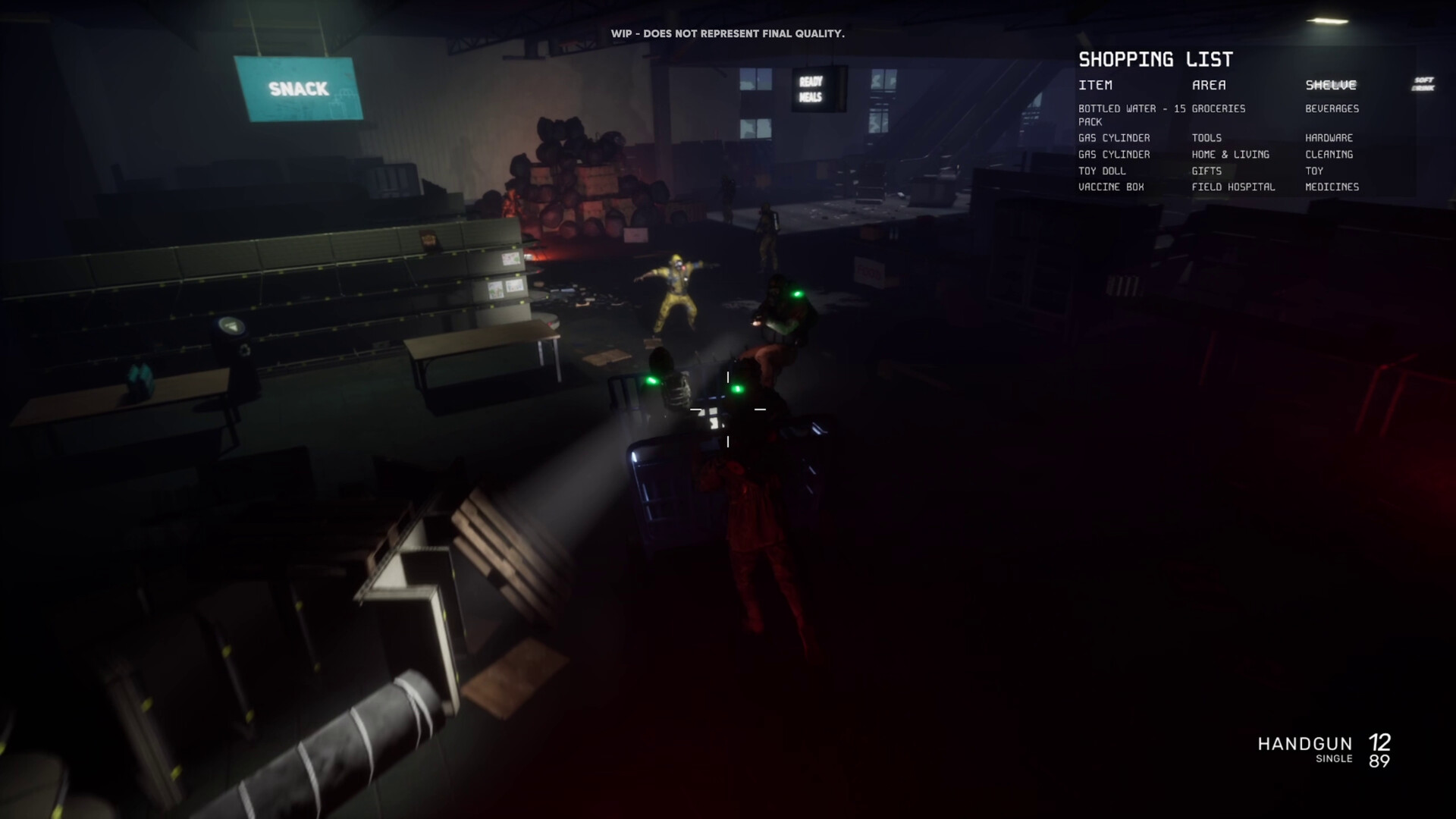This screenshot has width=1456, height=819.
Task: Select the crosshair reticle at screen center
Action: click(x=726, y=409)
